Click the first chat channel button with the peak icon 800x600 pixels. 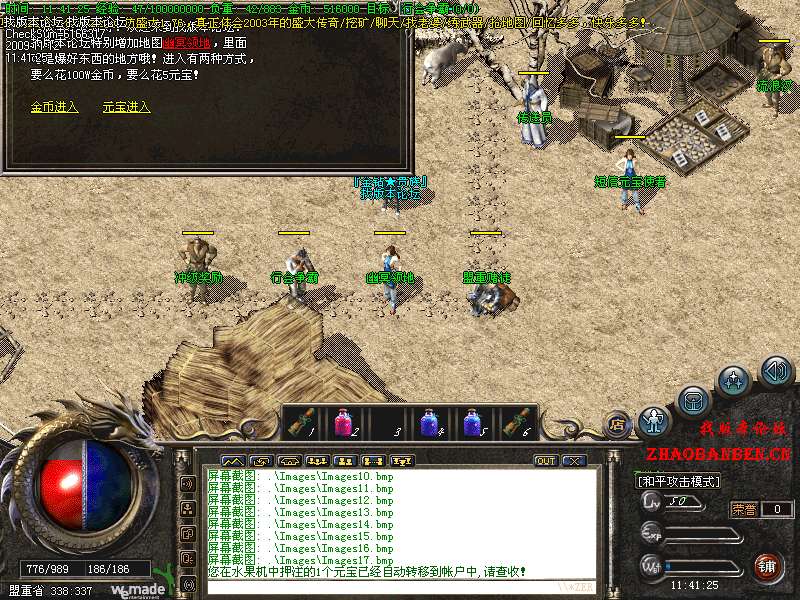pyautogui.click(x=232, y=461)
